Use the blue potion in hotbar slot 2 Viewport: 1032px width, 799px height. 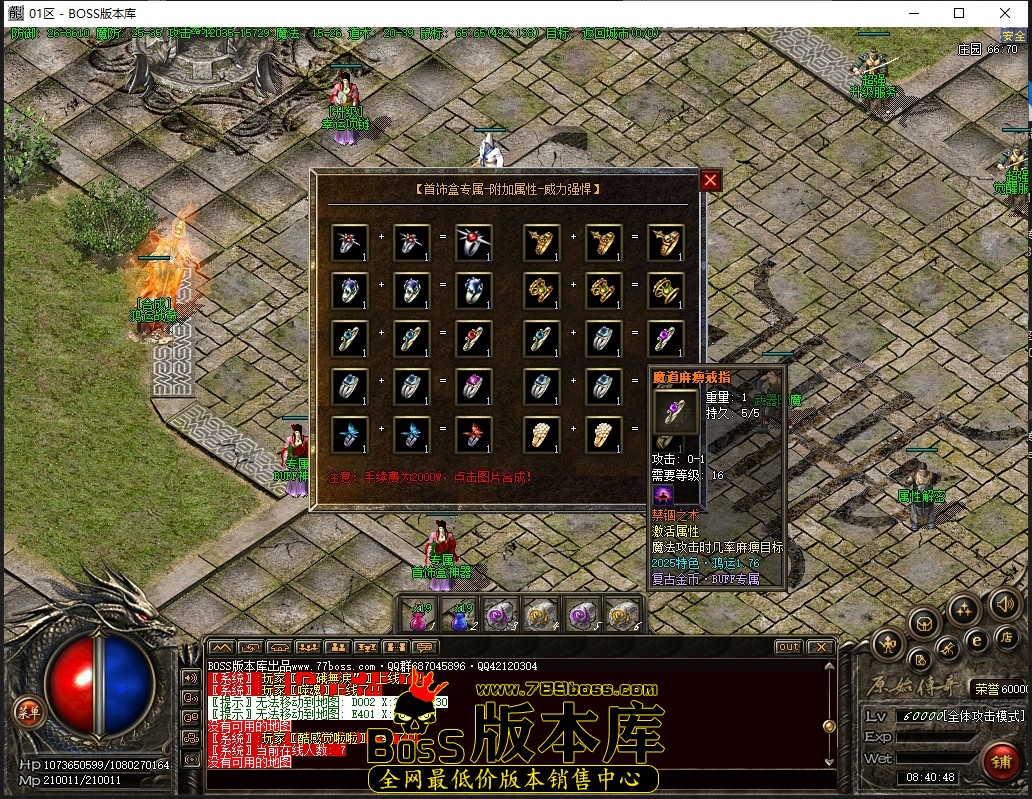[x=459, y=614]
